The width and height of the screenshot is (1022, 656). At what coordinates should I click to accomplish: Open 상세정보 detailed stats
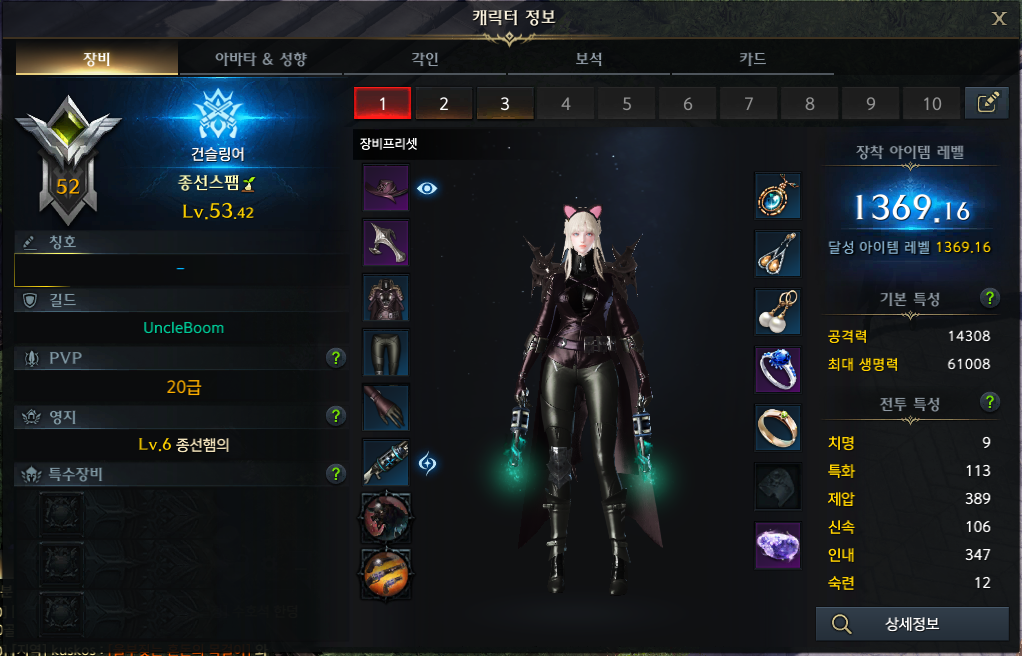912,625
